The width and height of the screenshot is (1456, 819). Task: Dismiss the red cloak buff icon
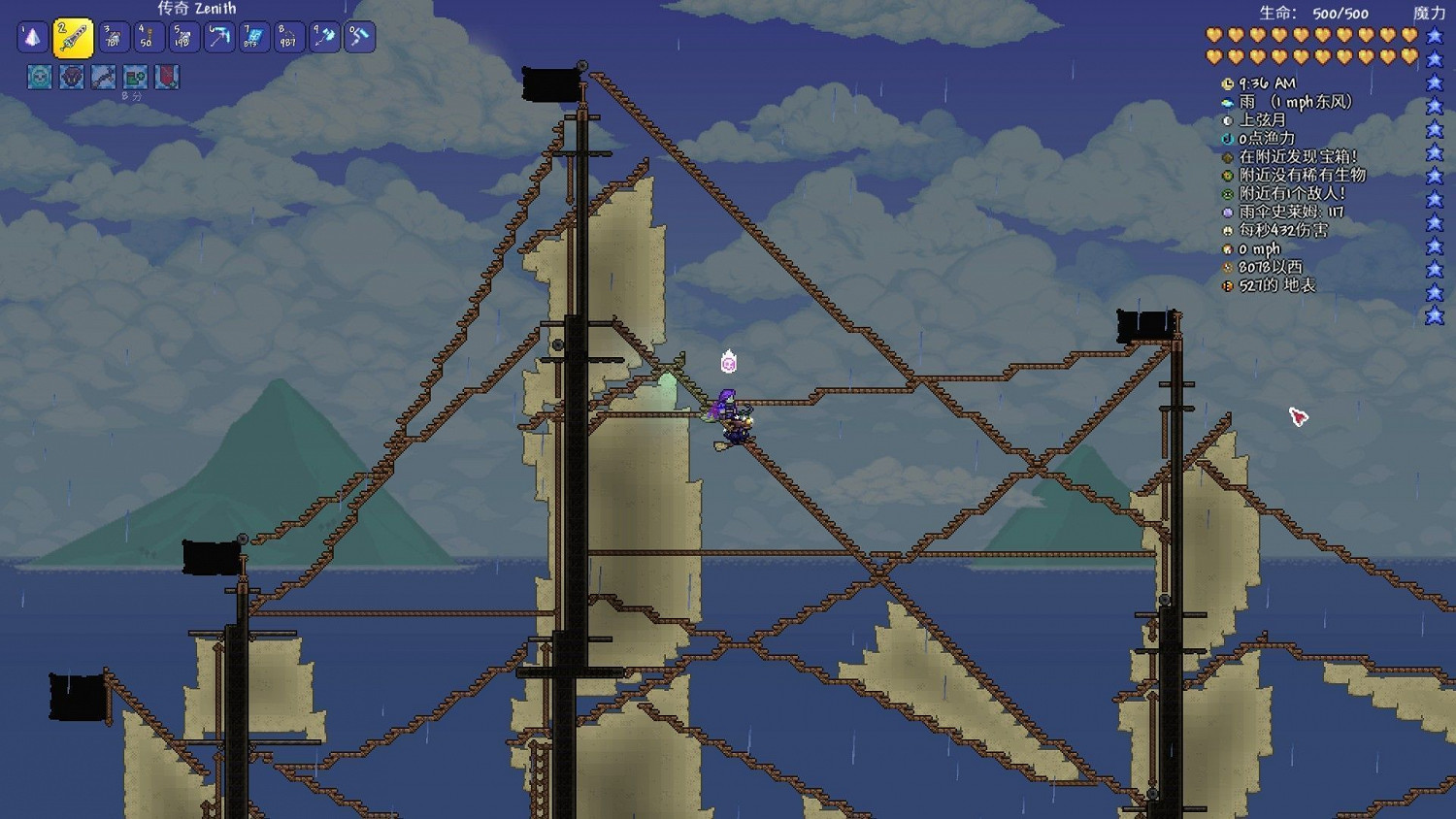[x=167, y=77]
